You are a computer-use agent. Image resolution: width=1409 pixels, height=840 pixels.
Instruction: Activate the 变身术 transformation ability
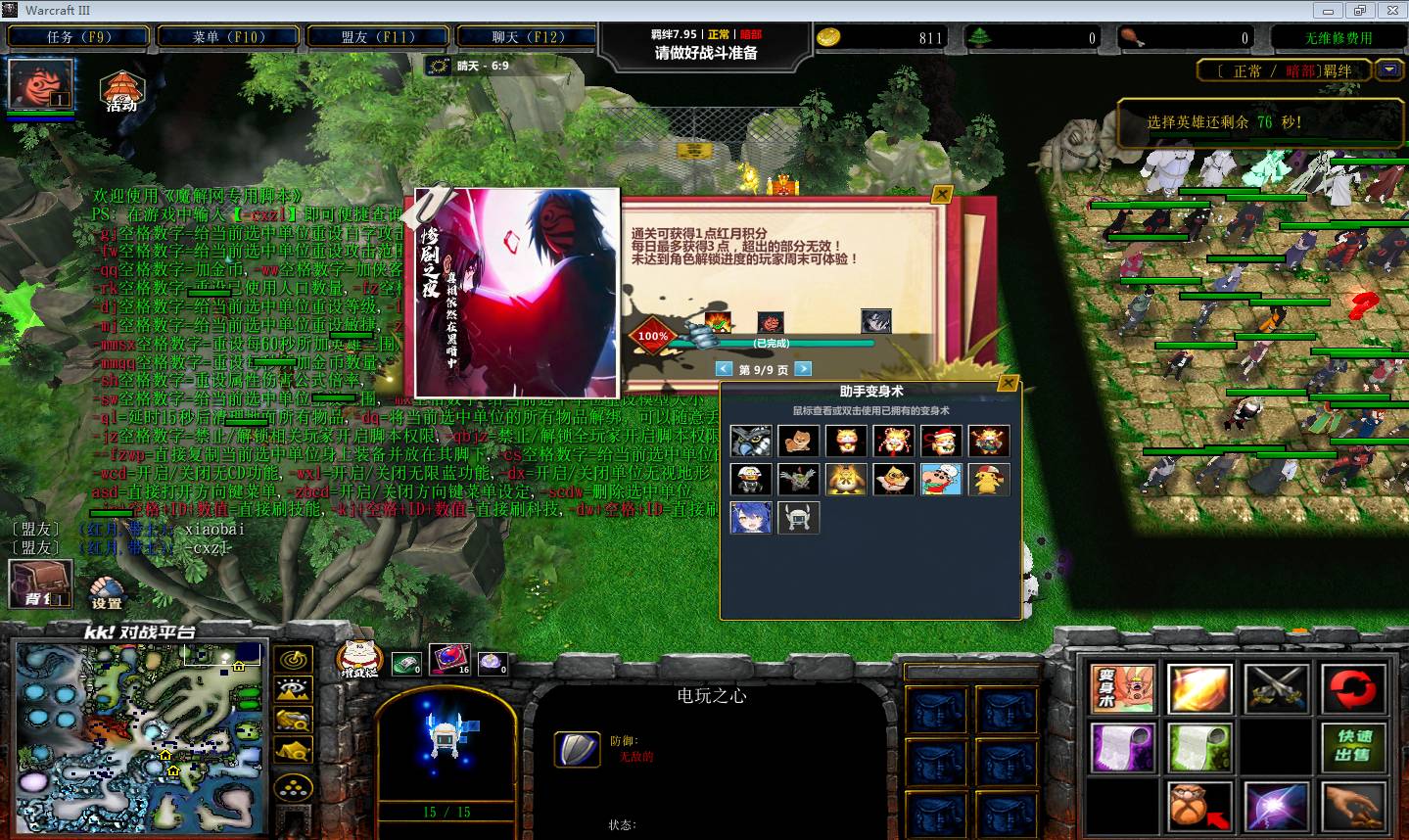[x=1122, y=688]
